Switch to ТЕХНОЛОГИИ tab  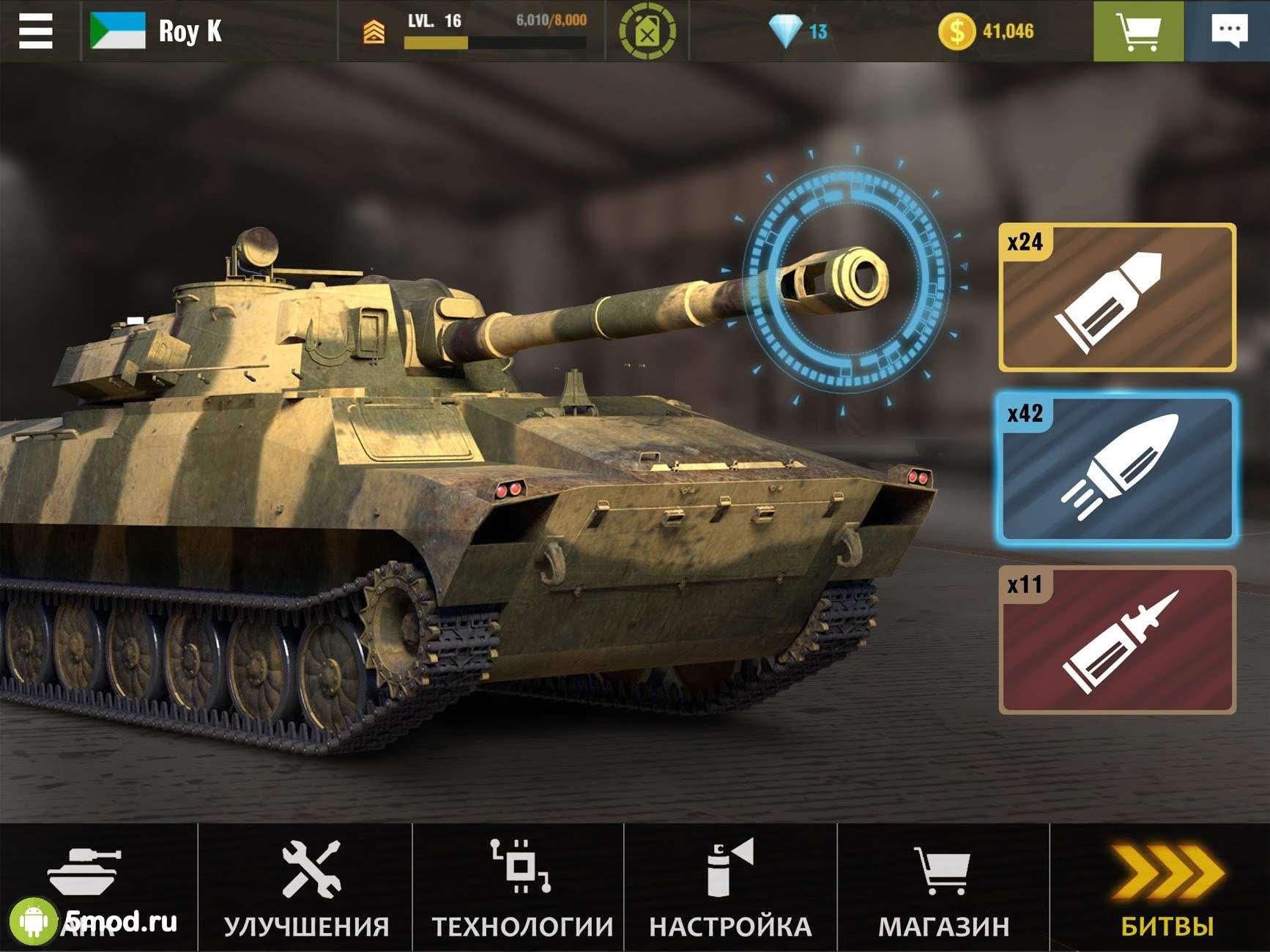(521, 887)
